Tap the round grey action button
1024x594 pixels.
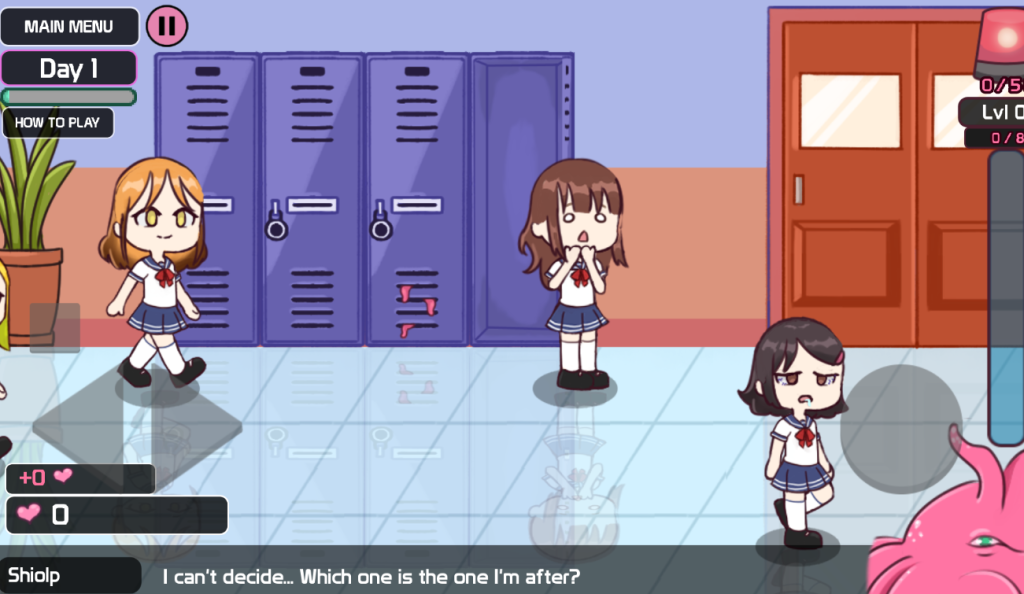900,428
